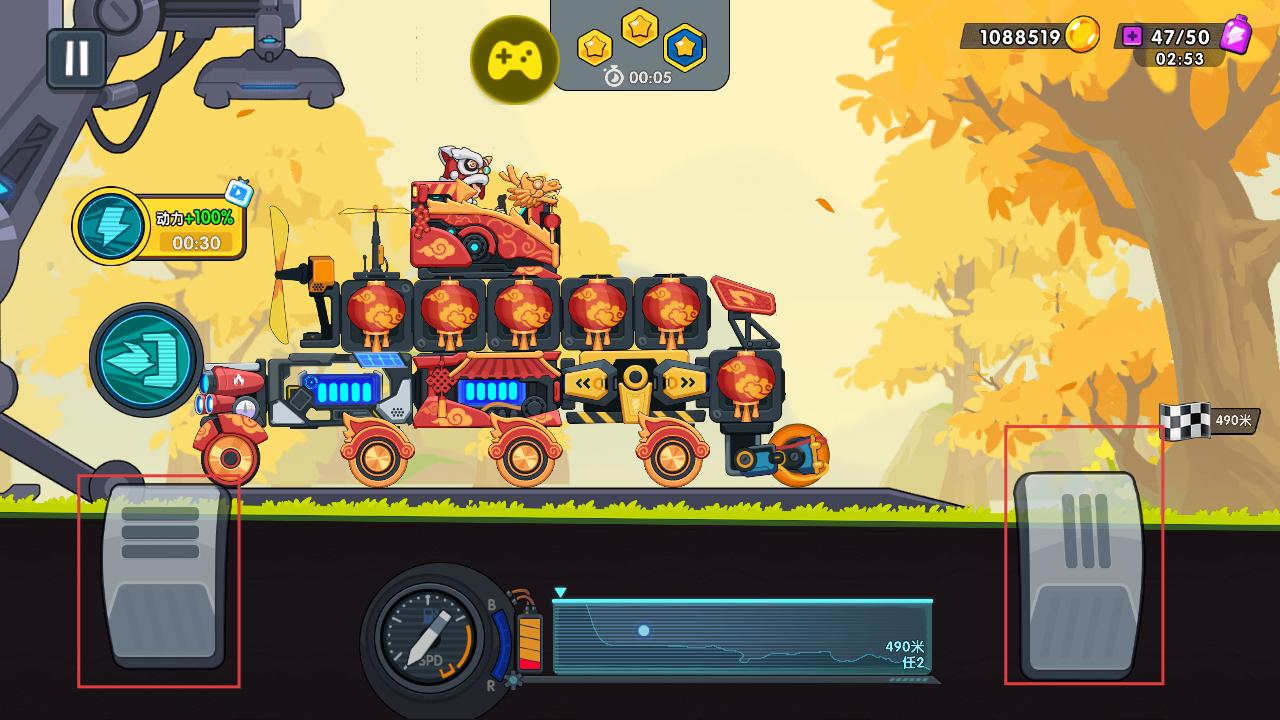Tap the yellow gamepad button
Viewport: 1280px width, 720px height.
click(x=514, y=60)
